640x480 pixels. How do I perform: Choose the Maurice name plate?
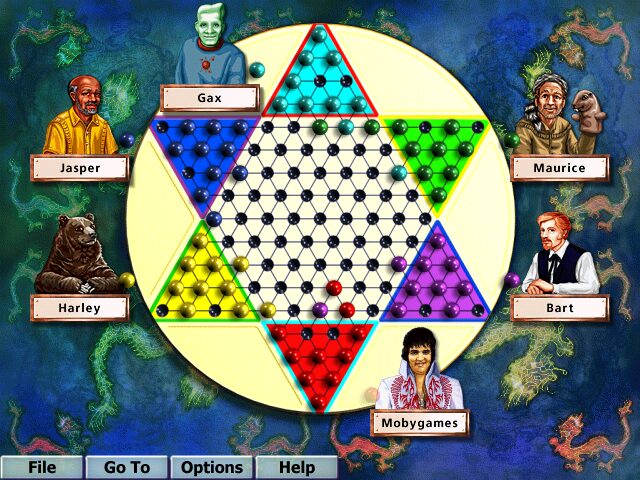tap(559, 167)
